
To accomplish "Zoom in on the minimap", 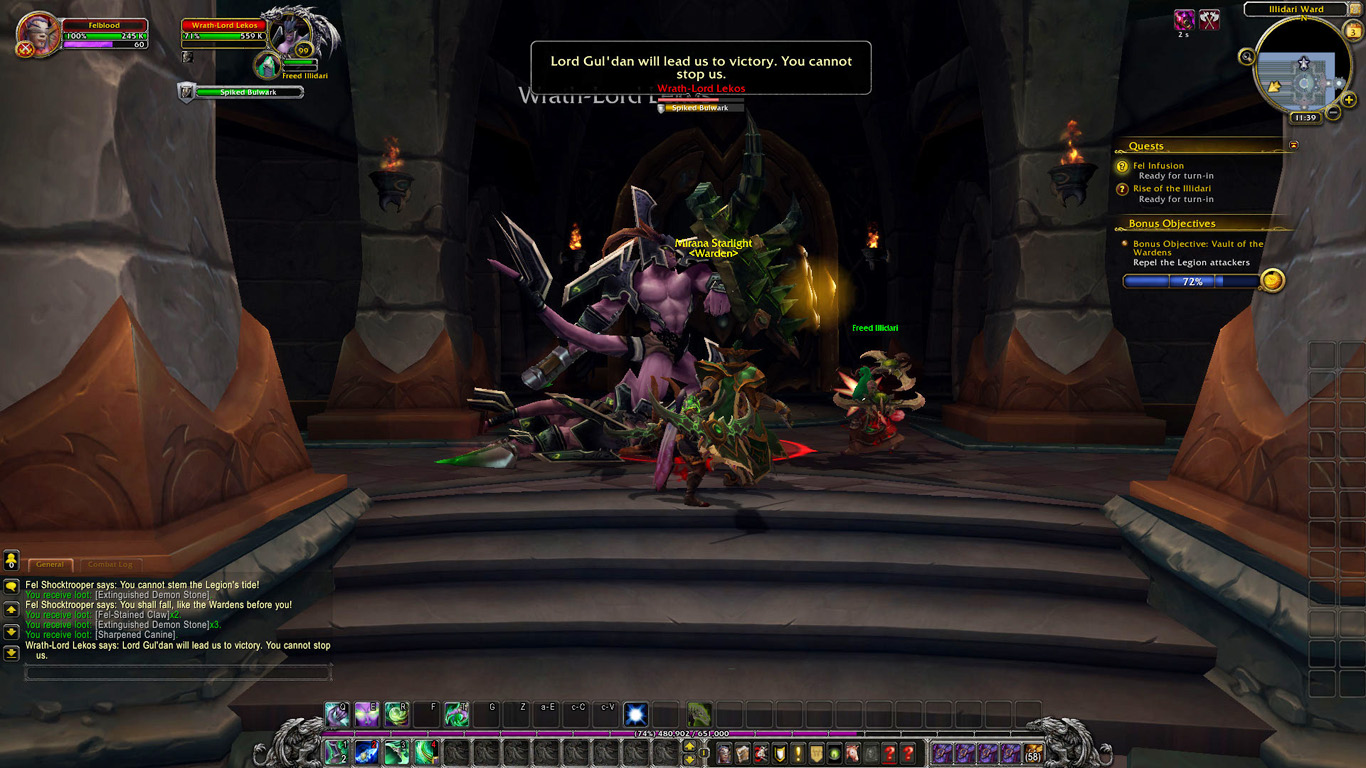I will (1349, 99).
